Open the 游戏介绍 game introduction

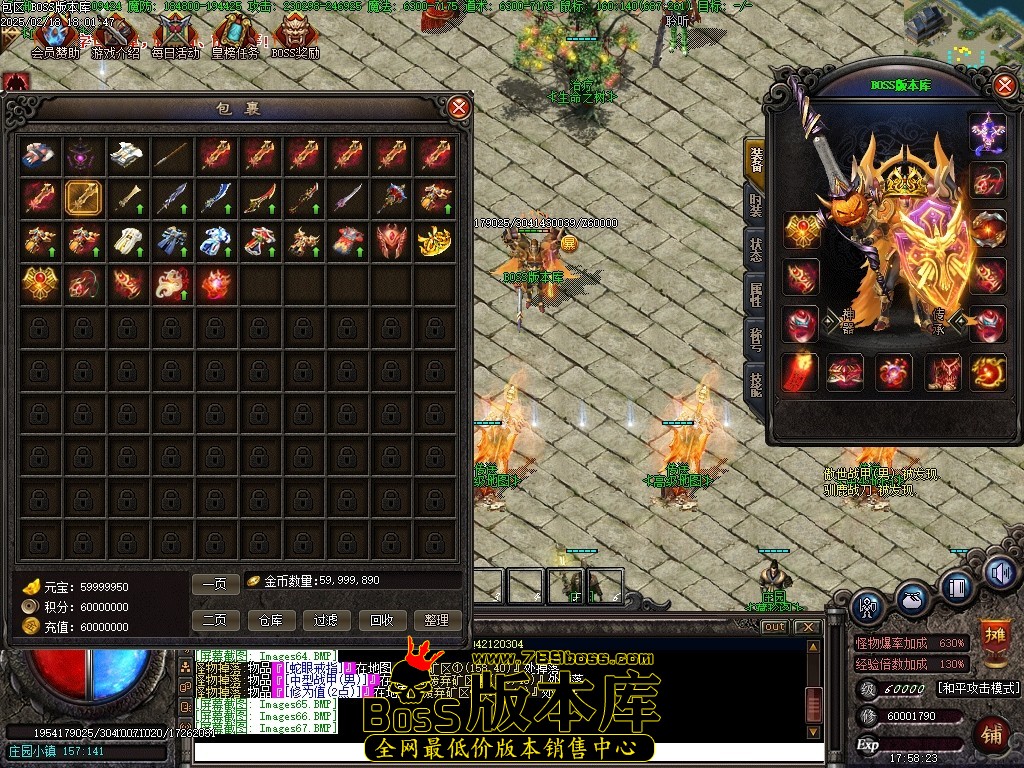tap(116, 40)
